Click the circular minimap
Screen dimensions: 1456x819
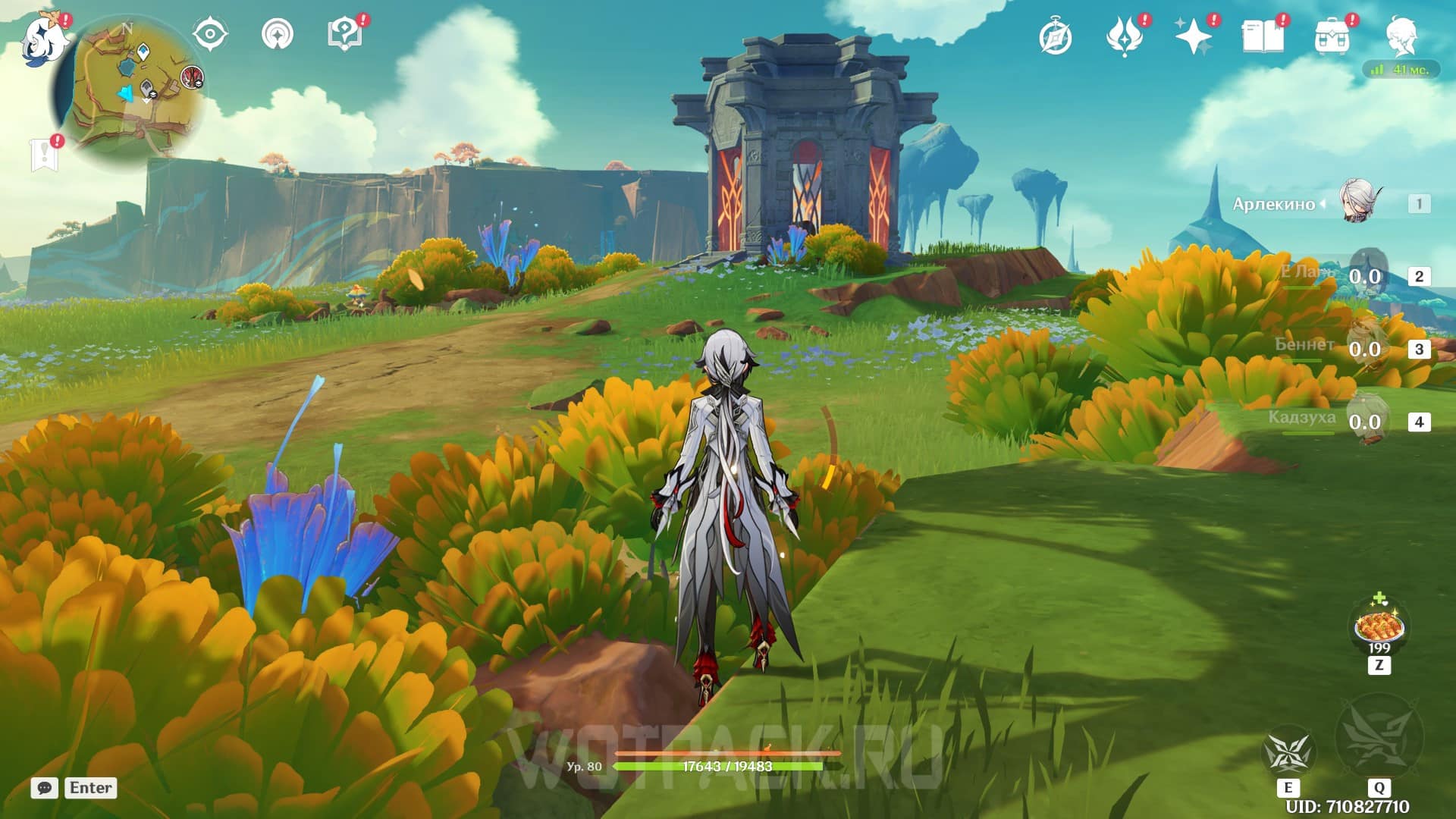click(129, 89)
